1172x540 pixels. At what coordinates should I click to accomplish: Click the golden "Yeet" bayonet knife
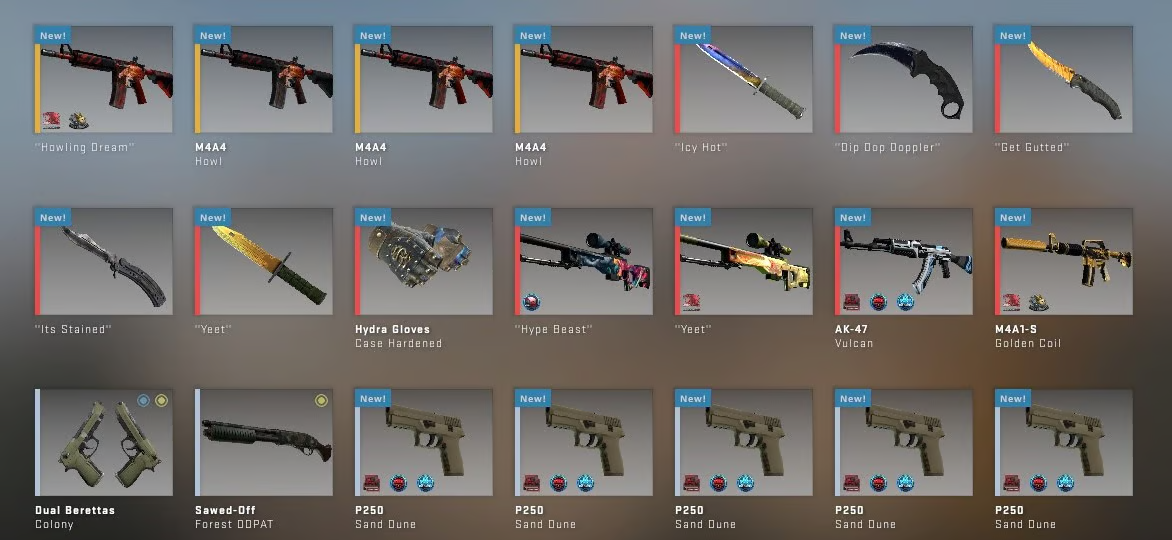coord(264,262)
